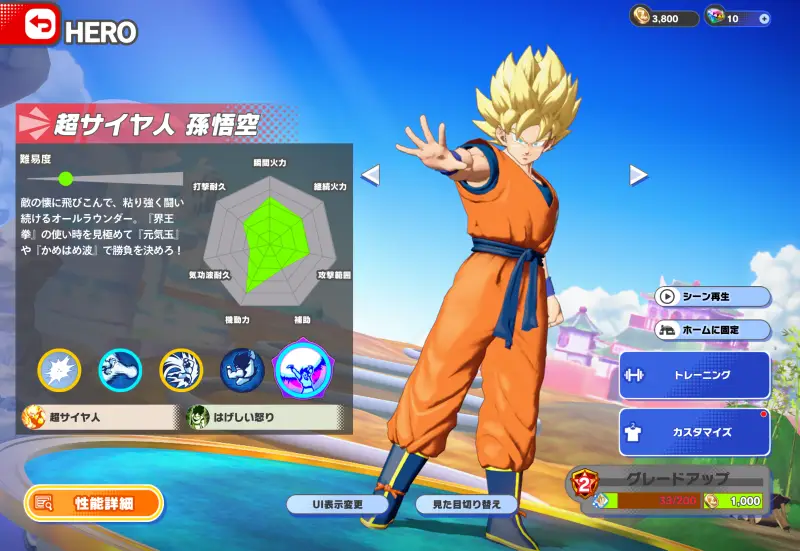Viewport: 800px width, 551px height.
Task: Open Training (トレーニング) mode
Action: click(695, 375)
